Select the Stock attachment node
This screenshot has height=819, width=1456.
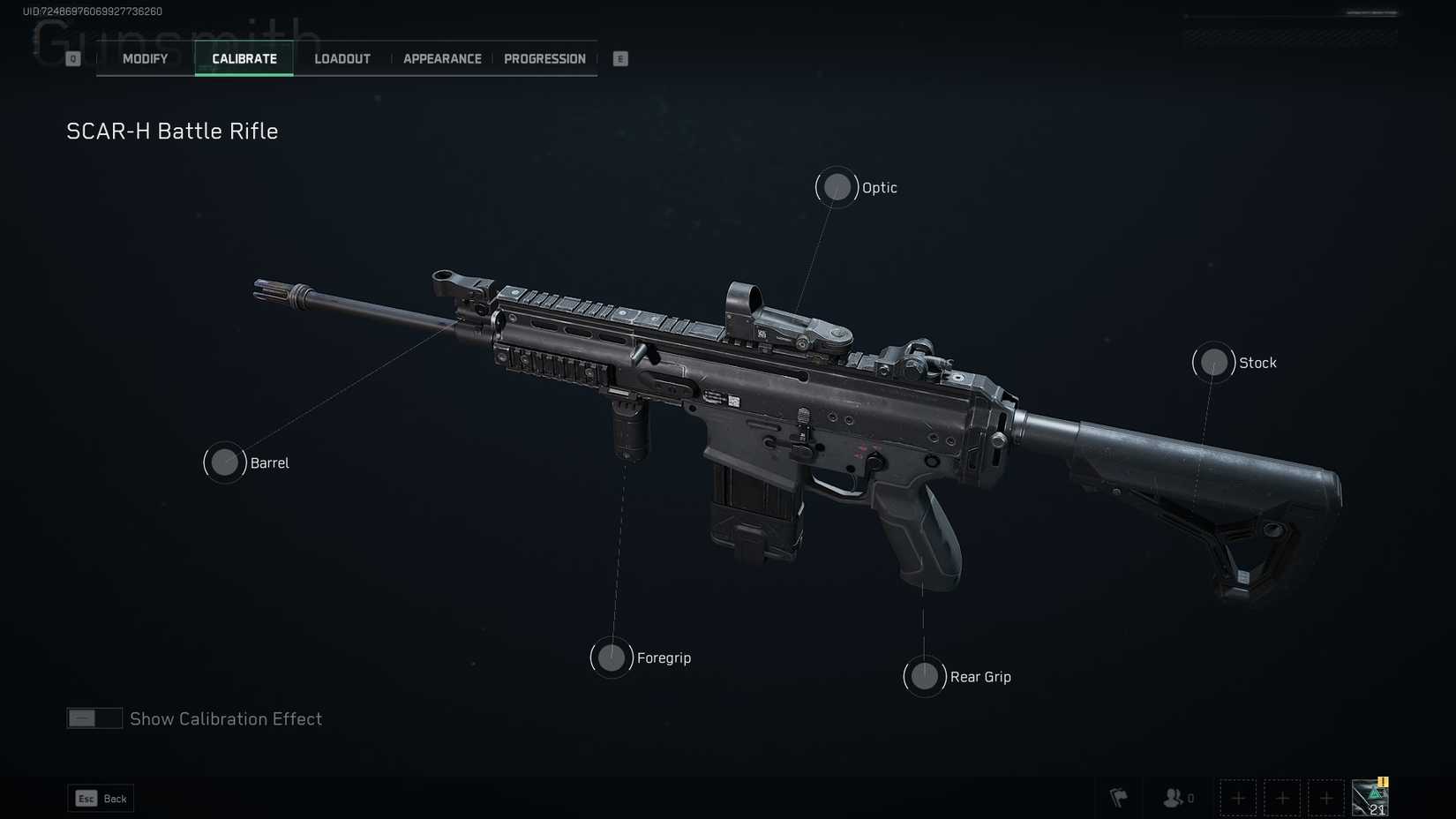point(1213,362)
